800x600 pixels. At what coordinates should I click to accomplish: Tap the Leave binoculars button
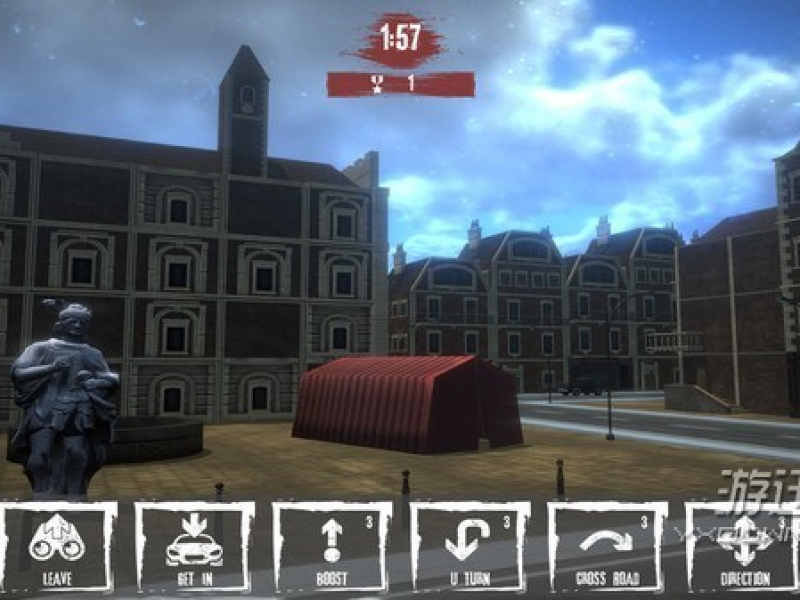(x=57, y=547)
